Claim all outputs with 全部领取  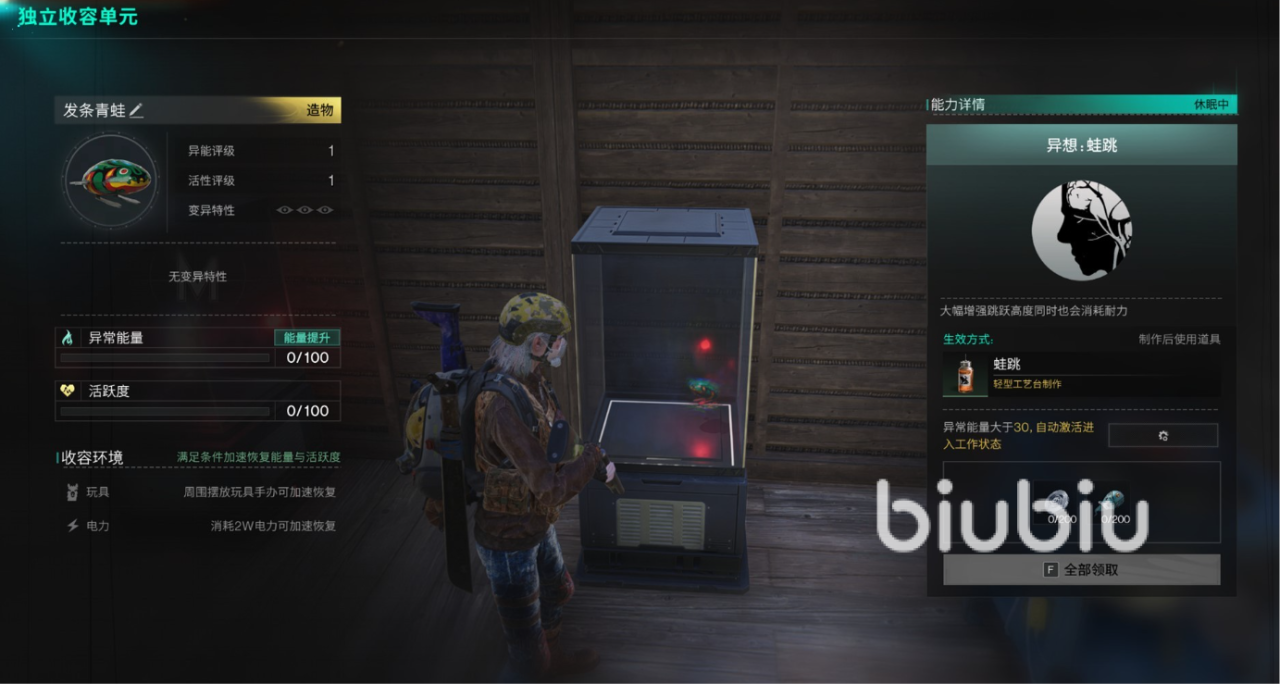point(1081,569)
